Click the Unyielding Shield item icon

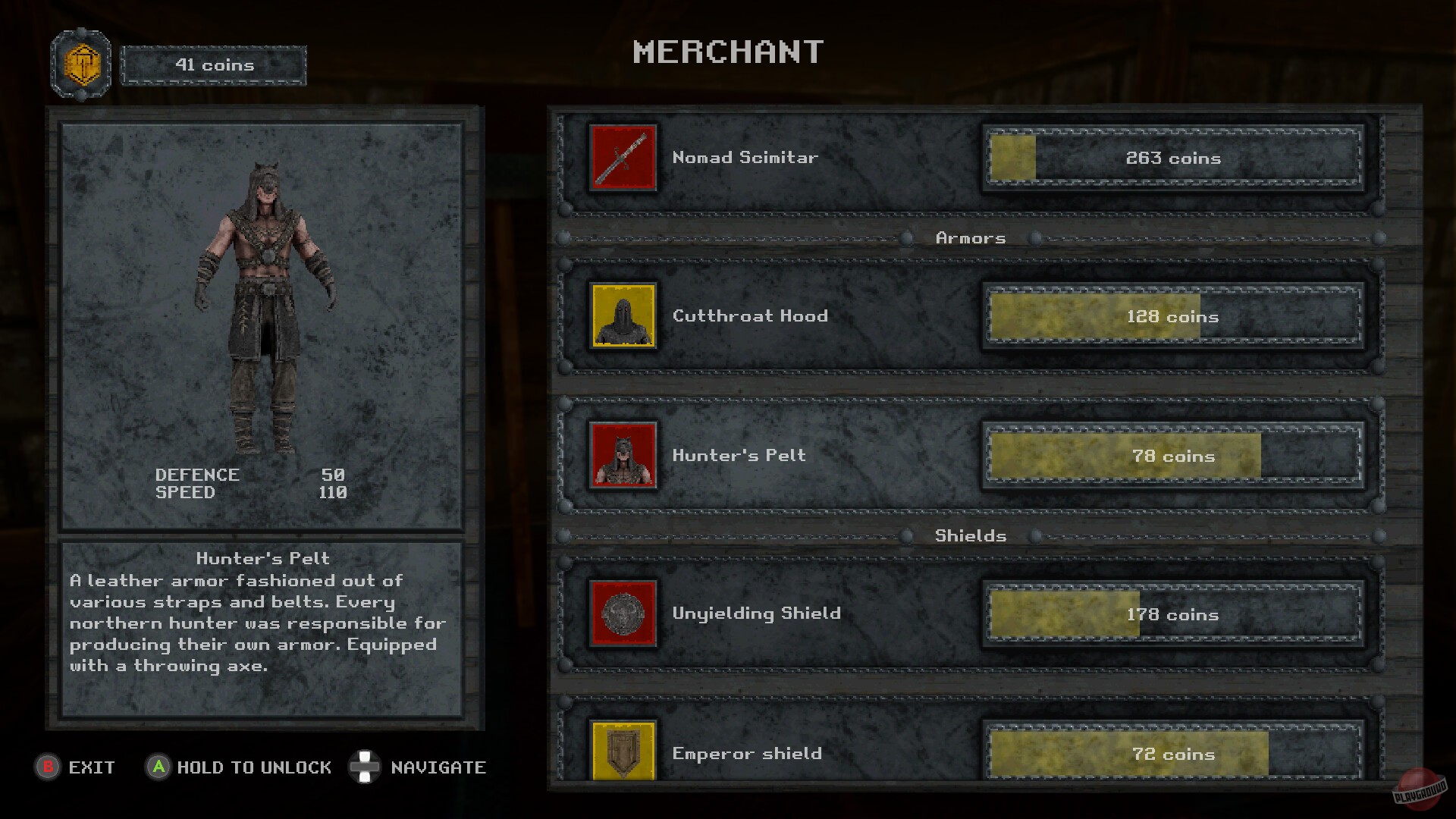point(622,614)
